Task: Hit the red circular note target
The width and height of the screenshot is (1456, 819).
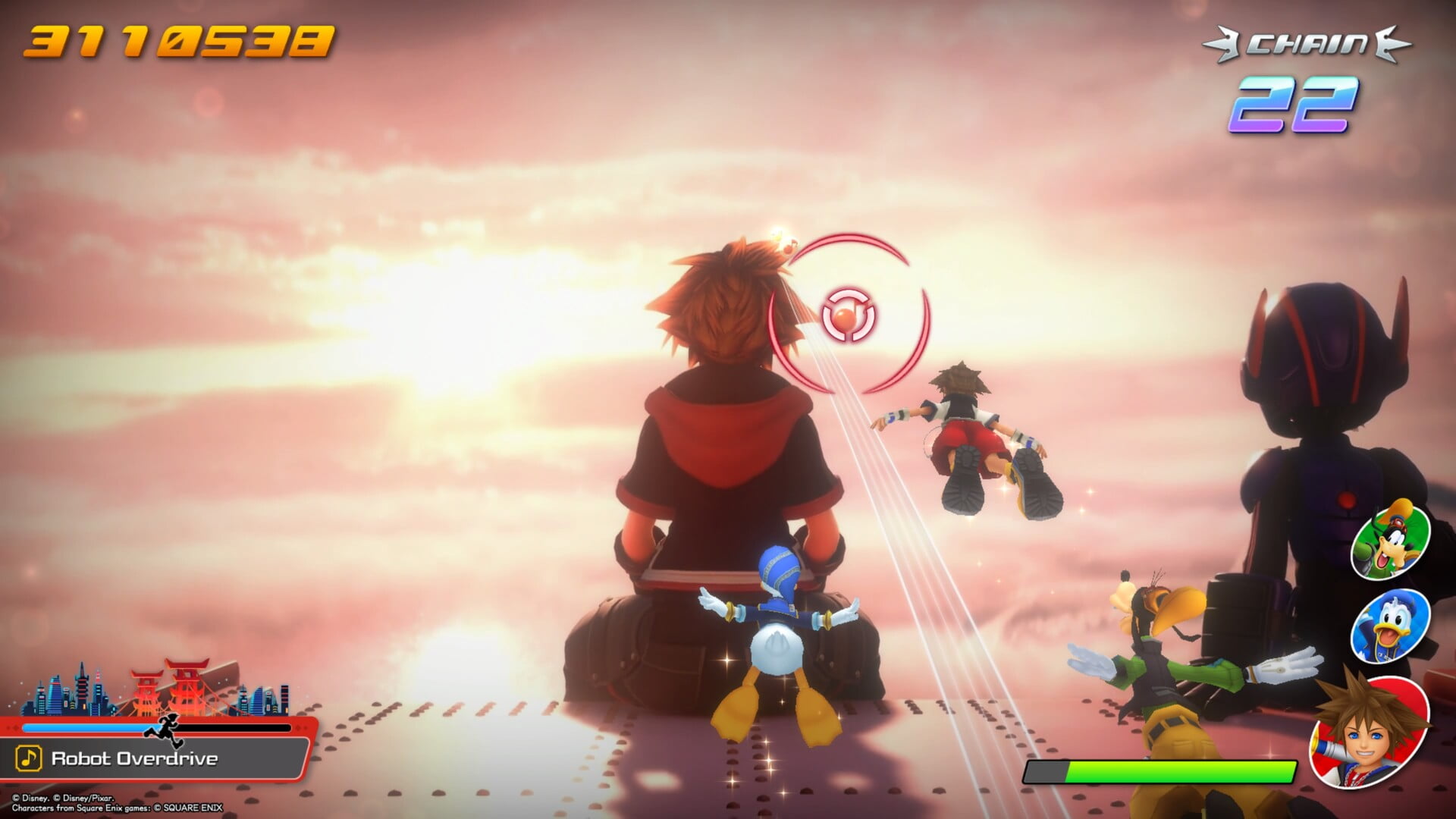Action: (849, 314)
